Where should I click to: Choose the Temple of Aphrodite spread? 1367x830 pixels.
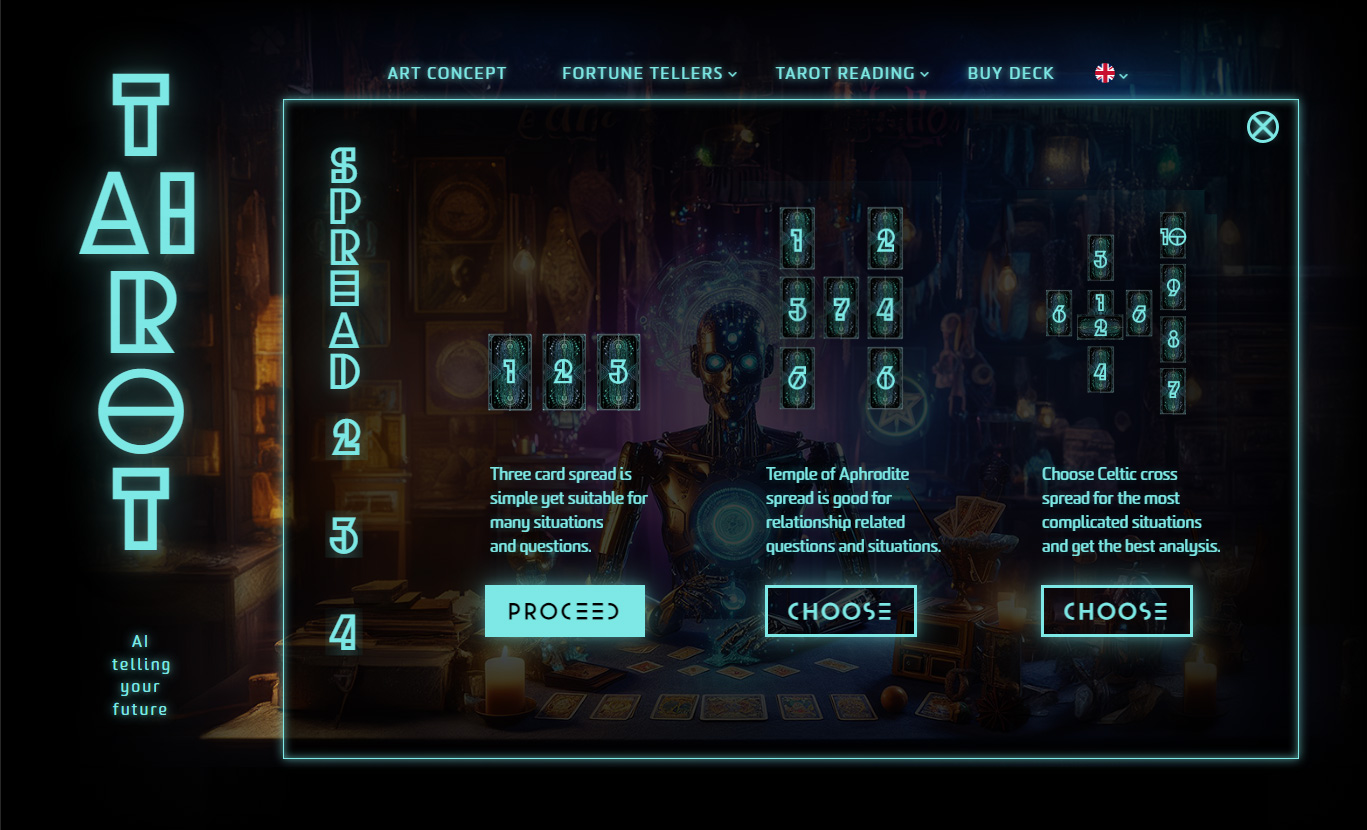[x=840, y=611]
